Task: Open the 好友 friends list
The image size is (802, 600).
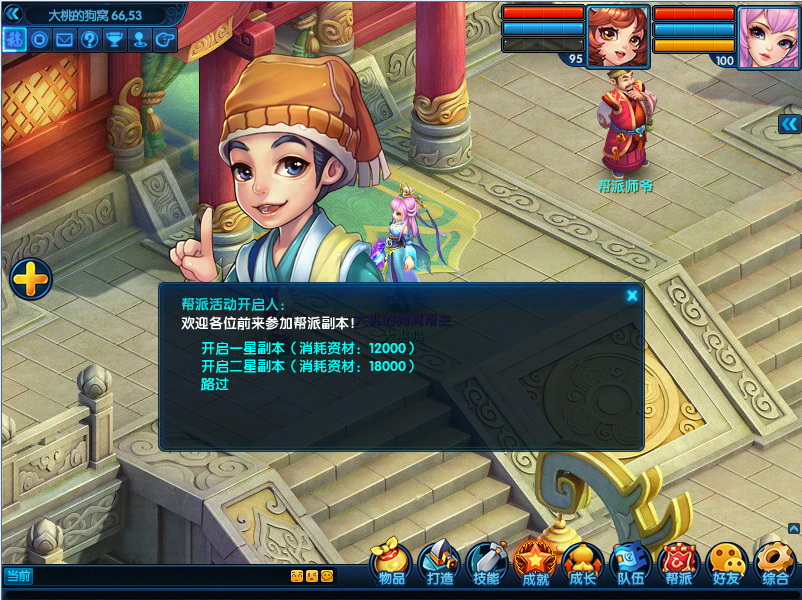Action: click(x=727, y=564)
